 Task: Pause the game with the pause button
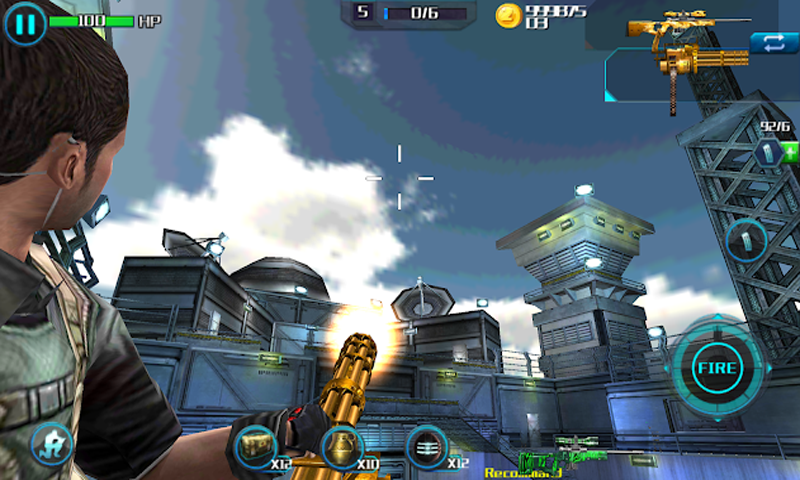point(25,22)
